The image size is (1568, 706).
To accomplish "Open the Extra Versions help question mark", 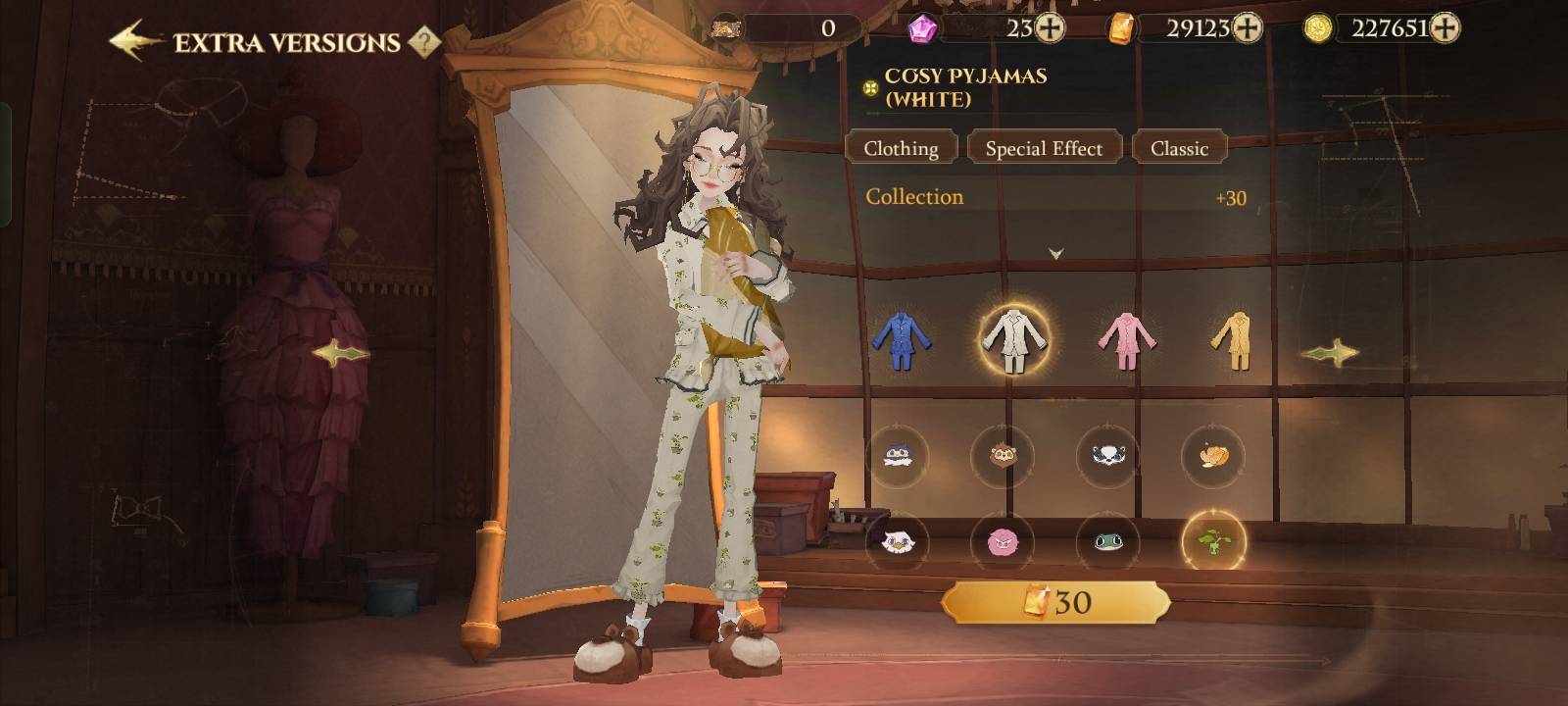I will pyautogui.click(x=423, y=42).
